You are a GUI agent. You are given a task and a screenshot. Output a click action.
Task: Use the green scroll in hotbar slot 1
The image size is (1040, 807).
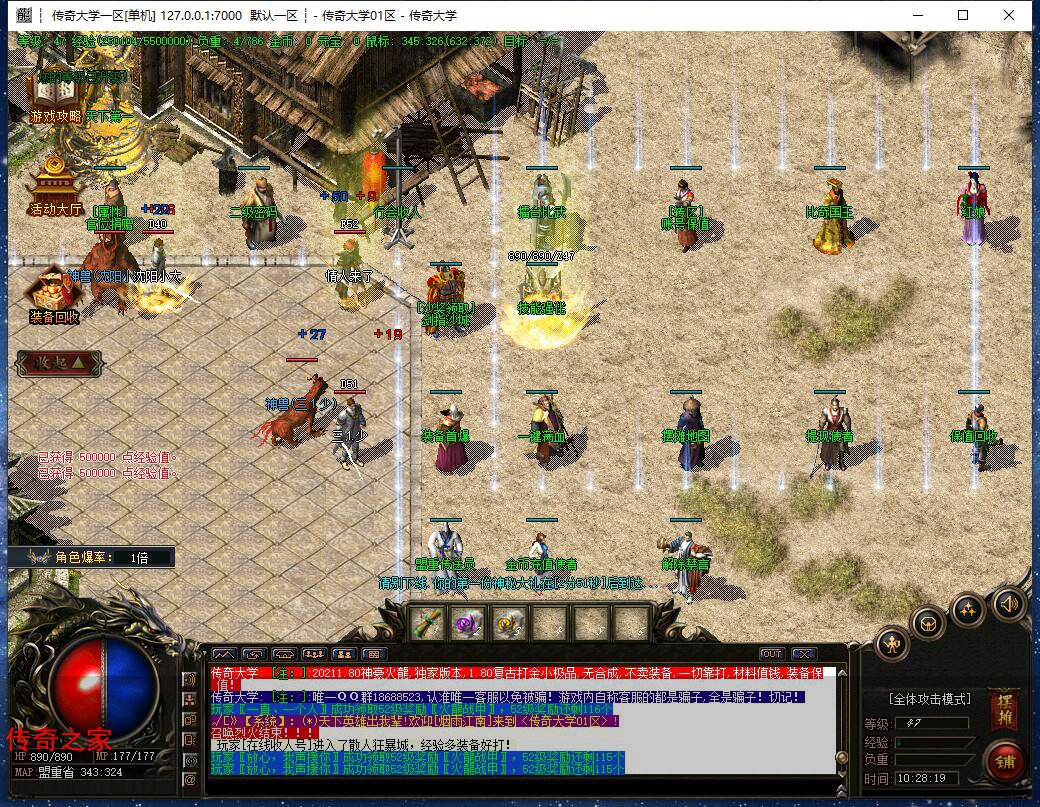(x=428, y=624)
